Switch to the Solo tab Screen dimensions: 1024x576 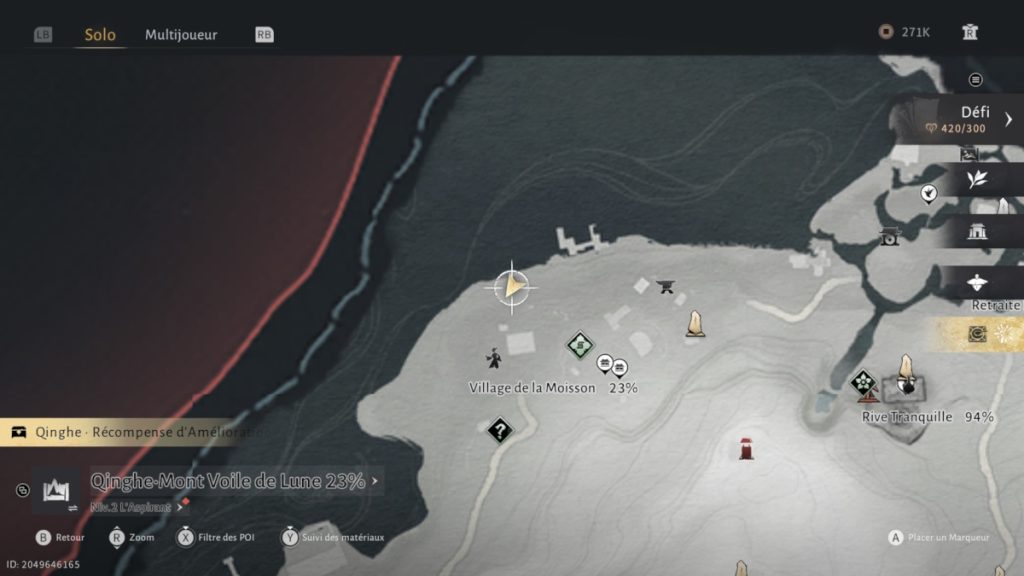[100, 35]
